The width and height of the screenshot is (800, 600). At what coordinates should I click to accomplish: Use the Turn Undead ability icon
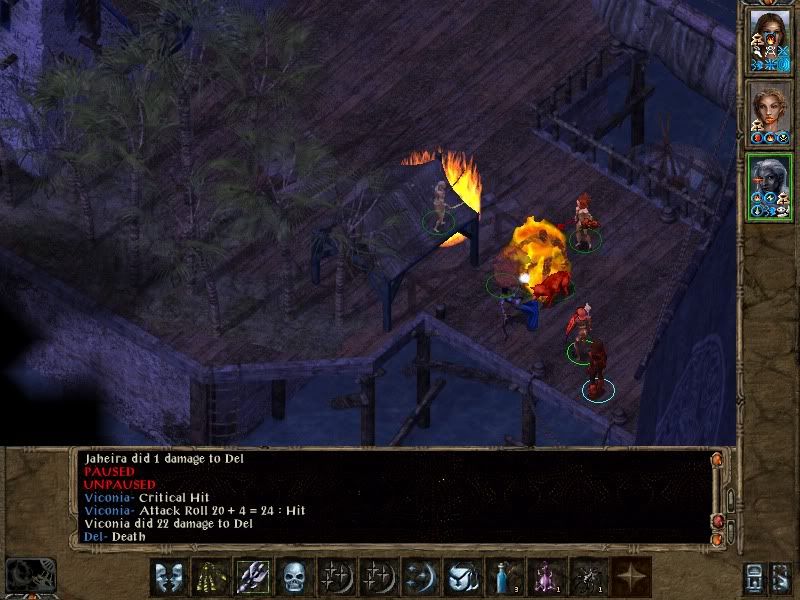[209, 577]
